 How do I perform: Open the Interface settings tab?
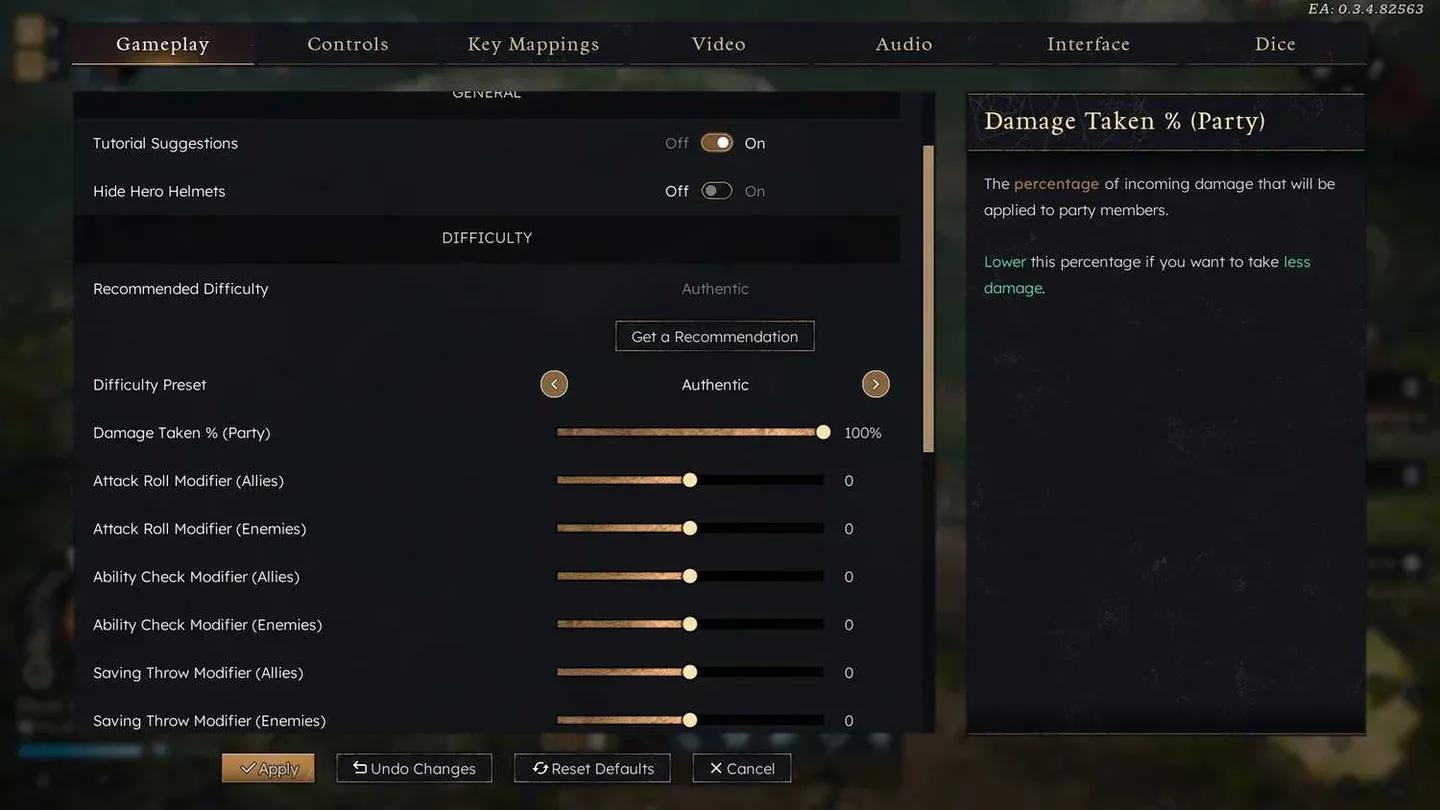click(x=1088, y=44)
